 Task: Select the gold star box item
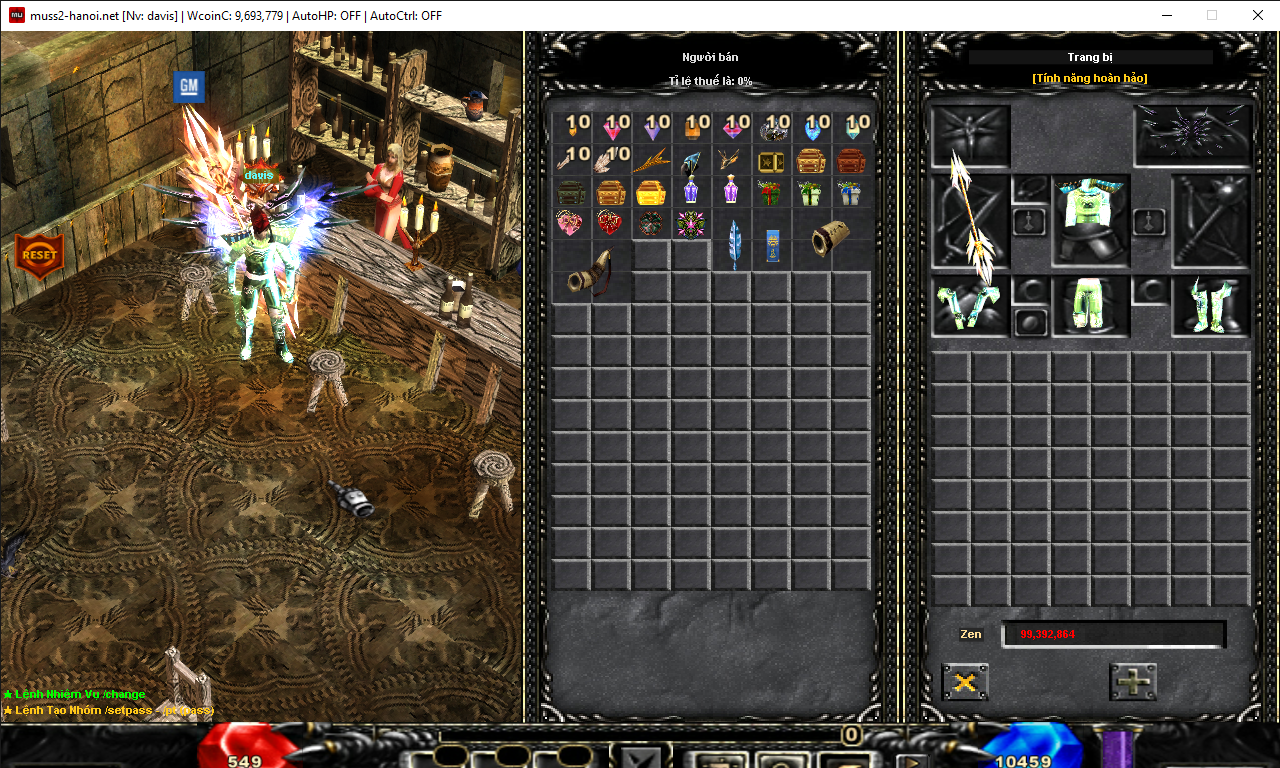tap(770, 160)
